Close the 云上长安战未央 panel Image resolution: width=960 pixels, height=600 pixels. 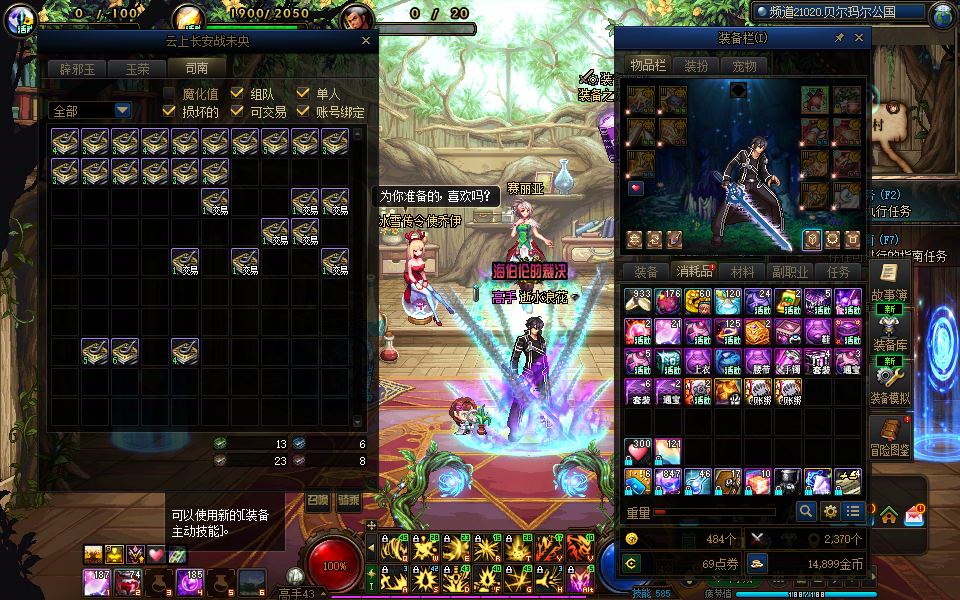pyautogui.click(x=366, y=41)
